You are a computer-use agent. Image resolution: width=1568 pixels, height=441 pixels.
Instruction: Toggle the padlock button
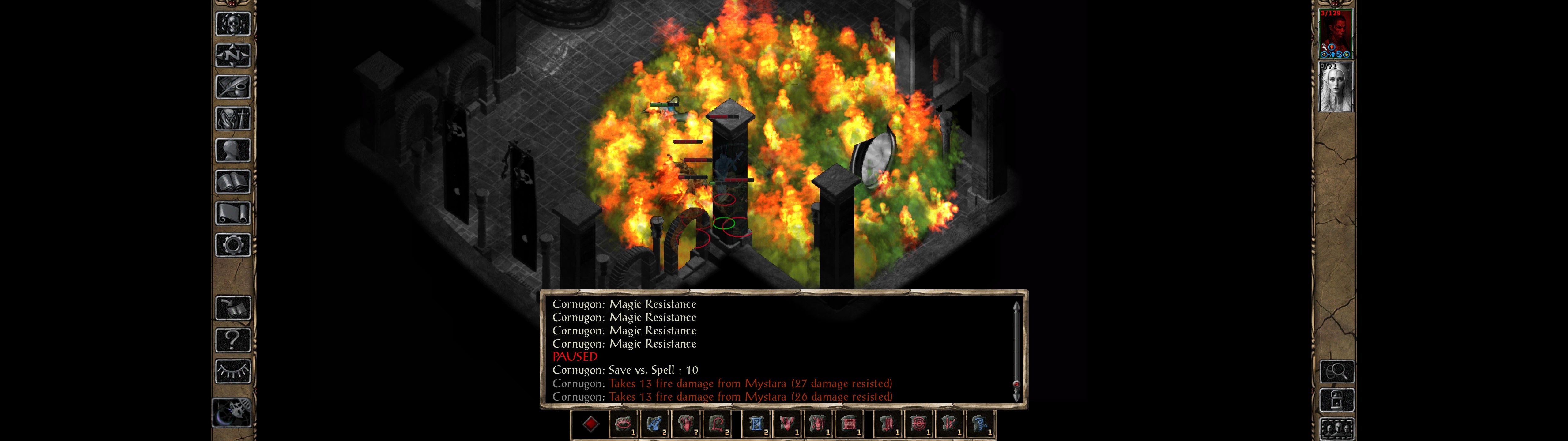[x=1336, y=400]
